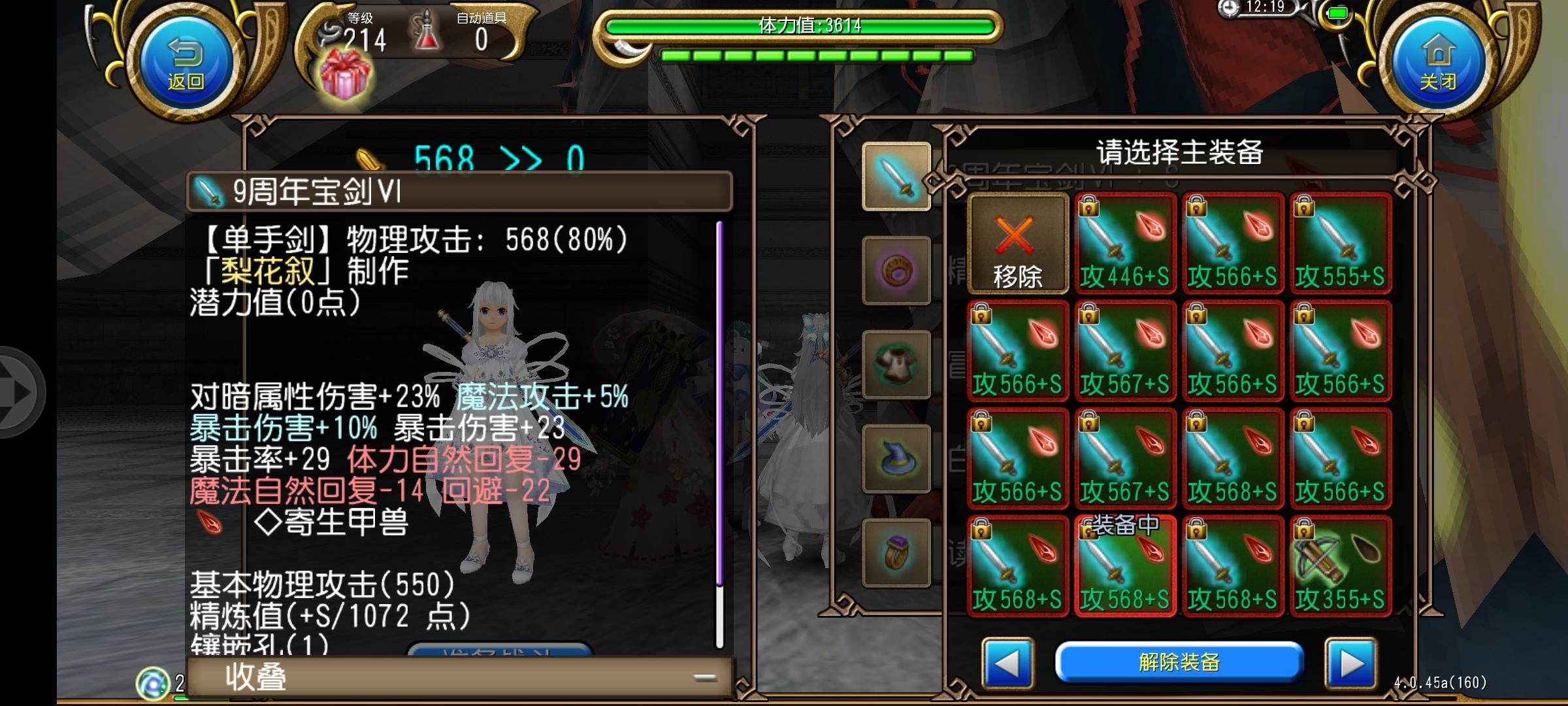Select the sword weapon category icon

click(x=896, y=177)
